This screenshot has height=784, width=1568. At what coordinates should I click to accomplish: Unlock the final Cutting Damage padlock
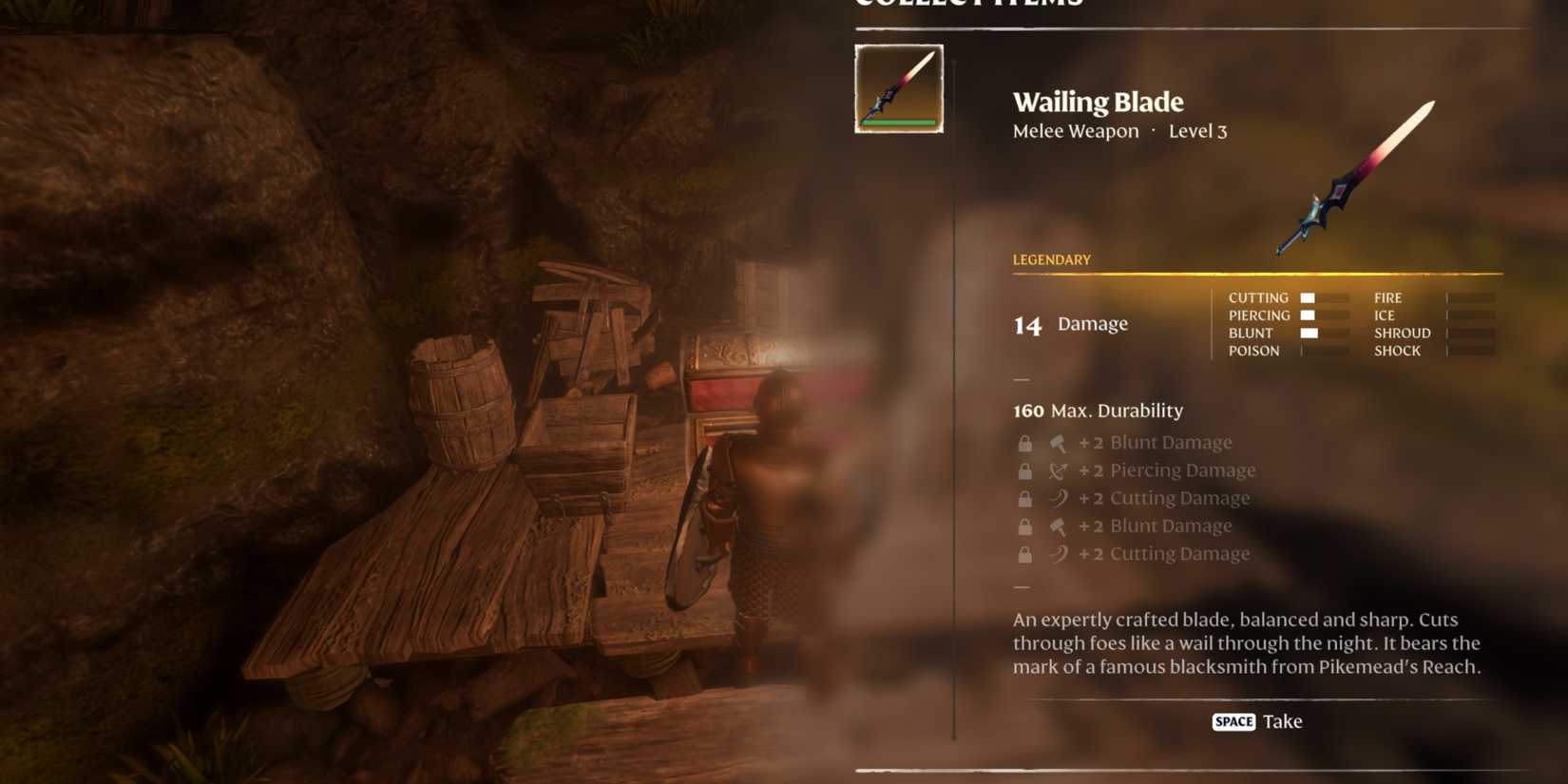(1025, 552)
